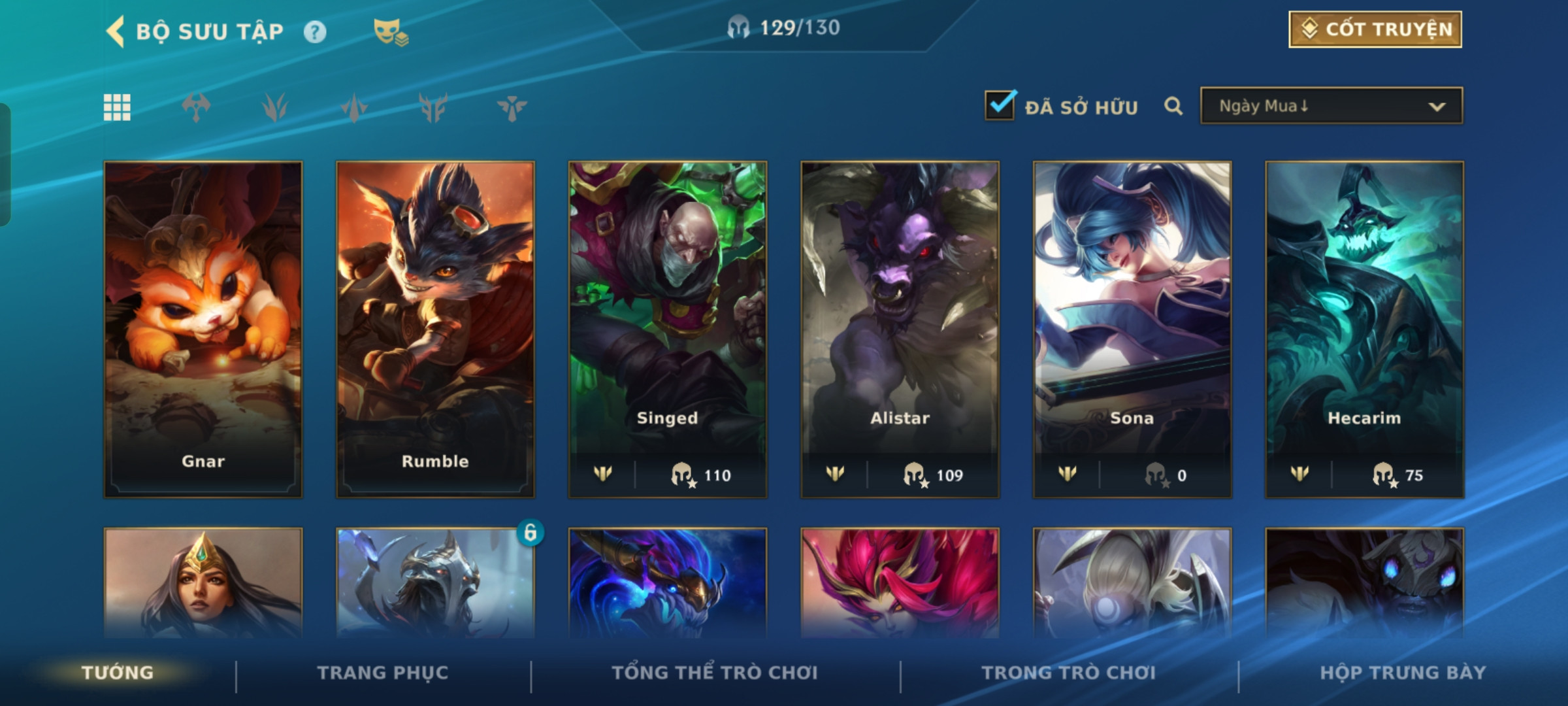Open Singed's champion card
The width and height of the screenshot is (1568, 706).
pos(668,329)
